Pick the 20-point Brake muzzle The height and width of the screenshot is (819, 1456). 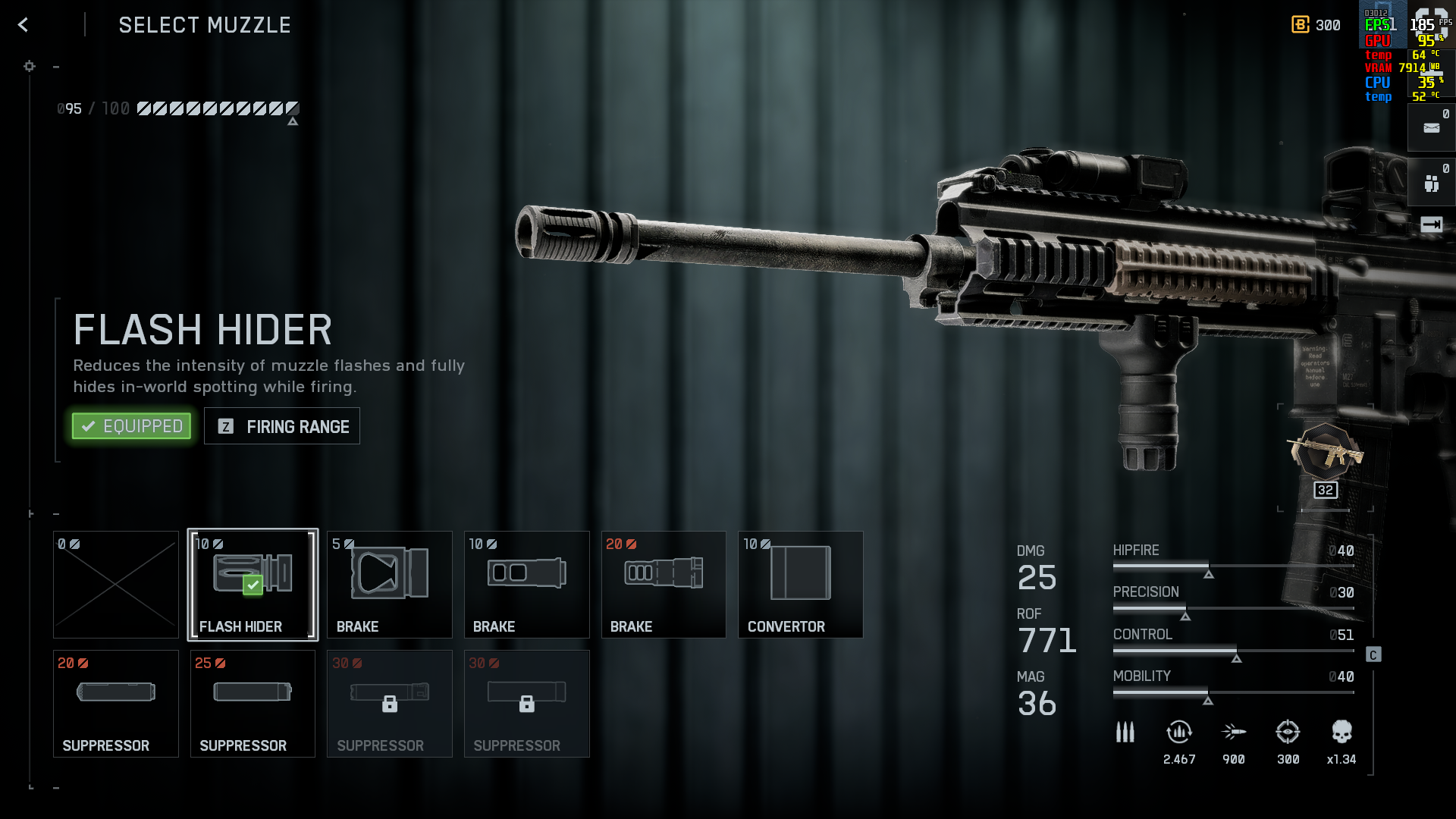click(664, 585)
